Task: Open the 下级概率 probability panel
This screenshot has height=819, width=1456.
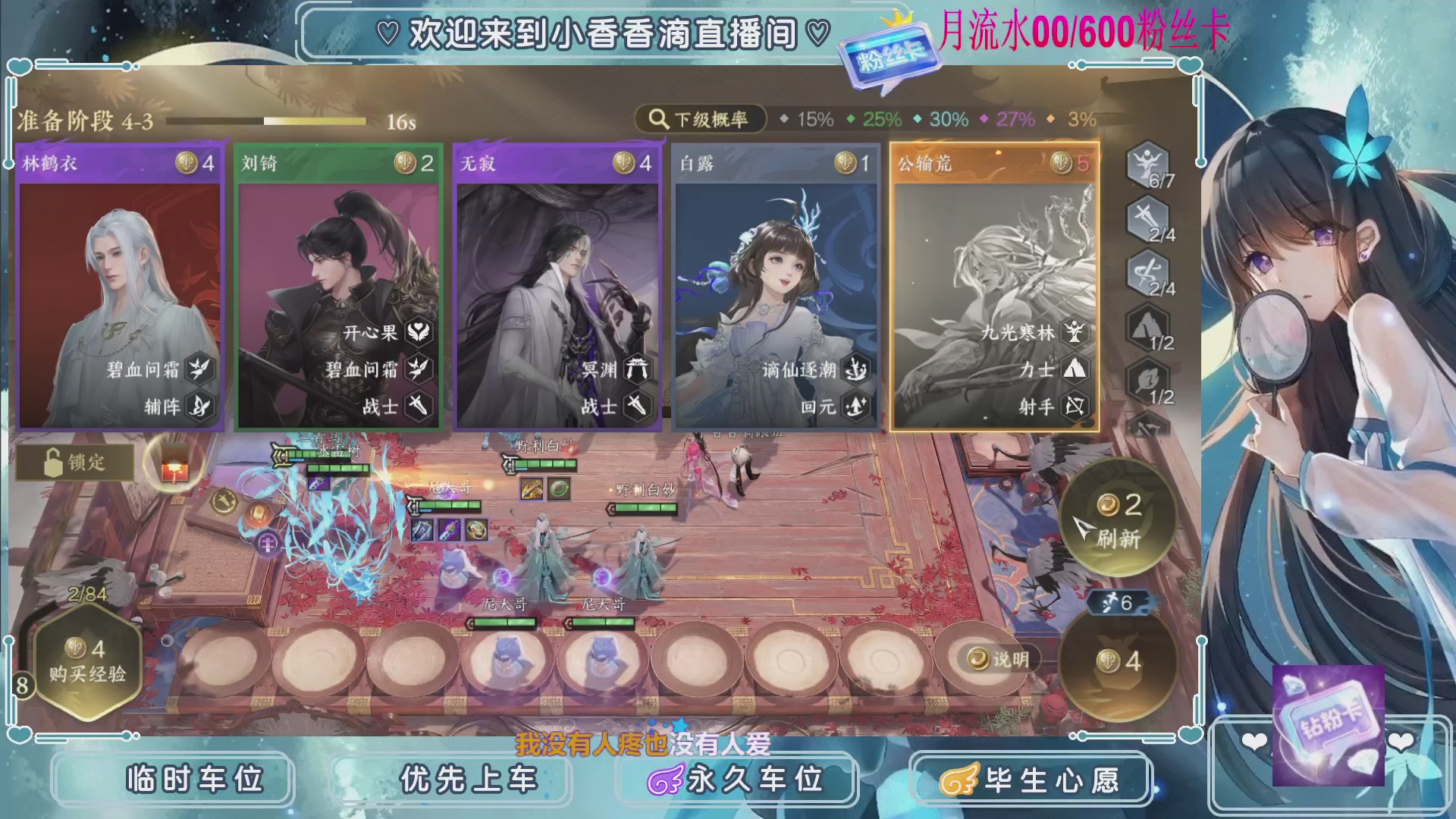Action: click(x=701, y=118)
